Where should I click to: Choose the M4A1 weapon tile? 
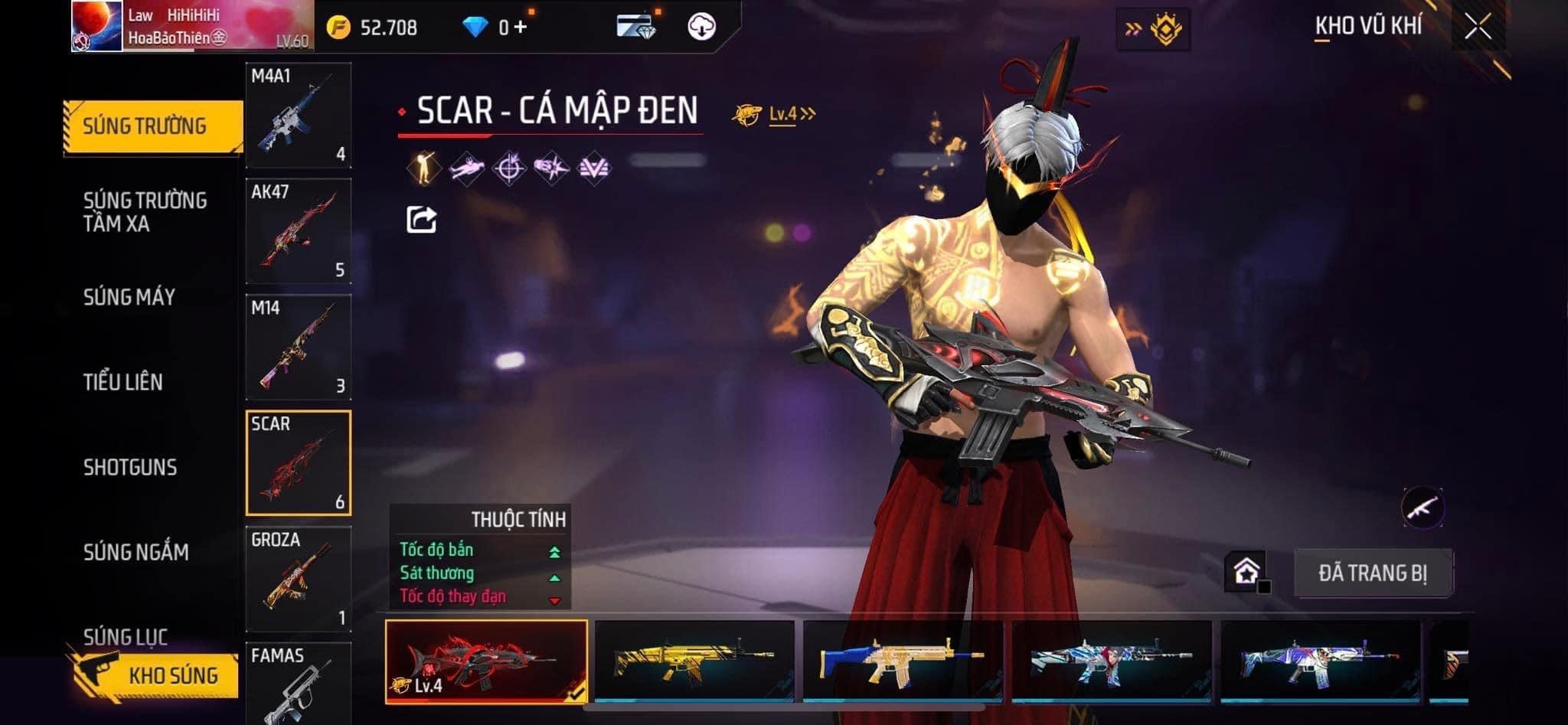point(298,116)
